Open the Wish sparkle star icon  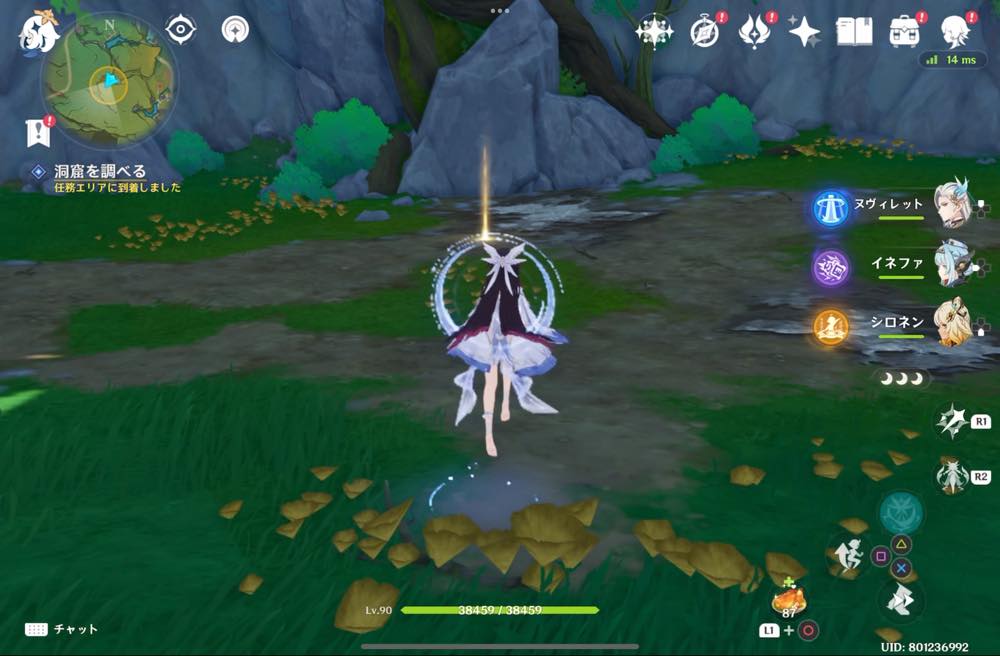[654, 32]
